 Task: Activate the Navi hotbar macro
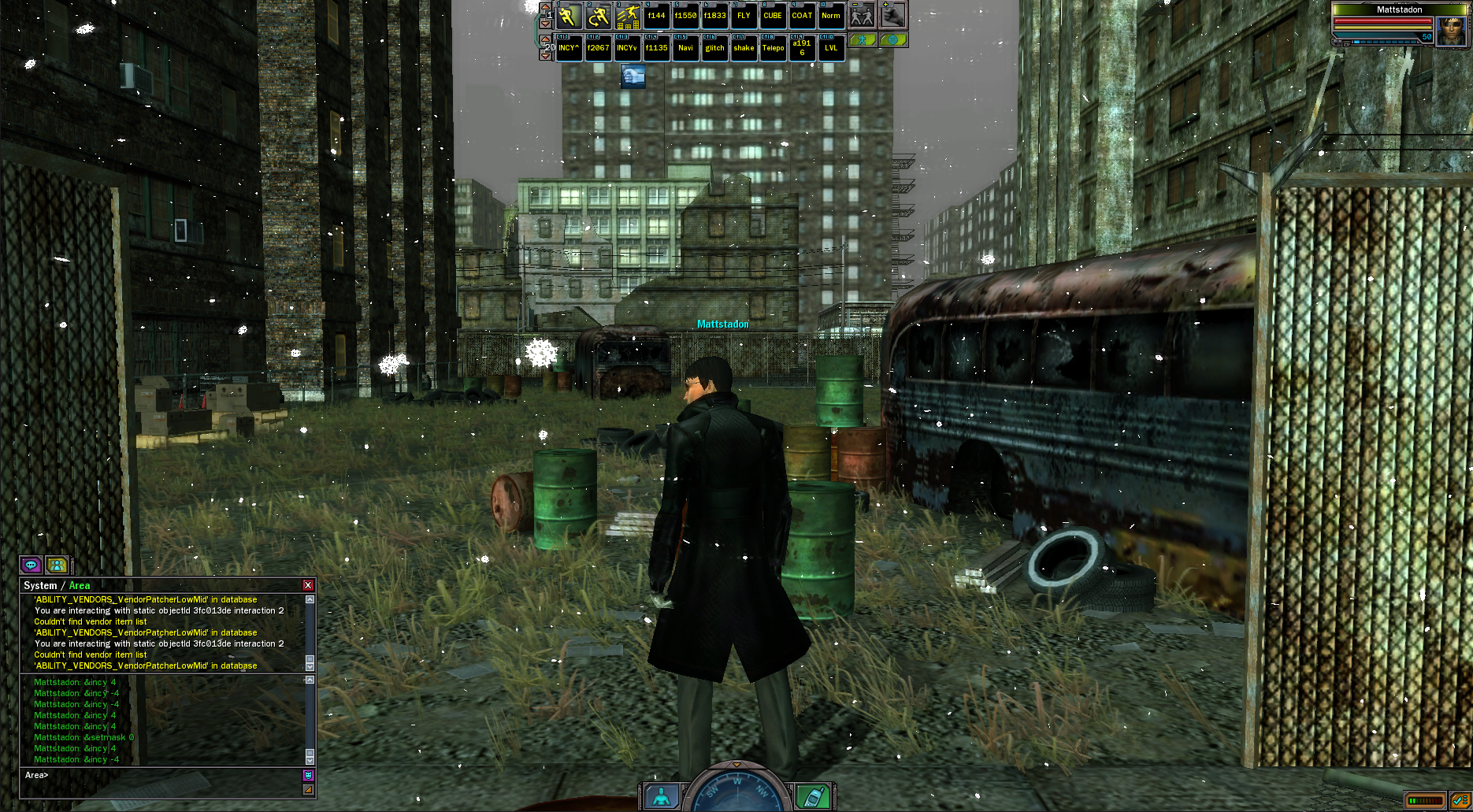pyautogui.click(x=685, y=48)
